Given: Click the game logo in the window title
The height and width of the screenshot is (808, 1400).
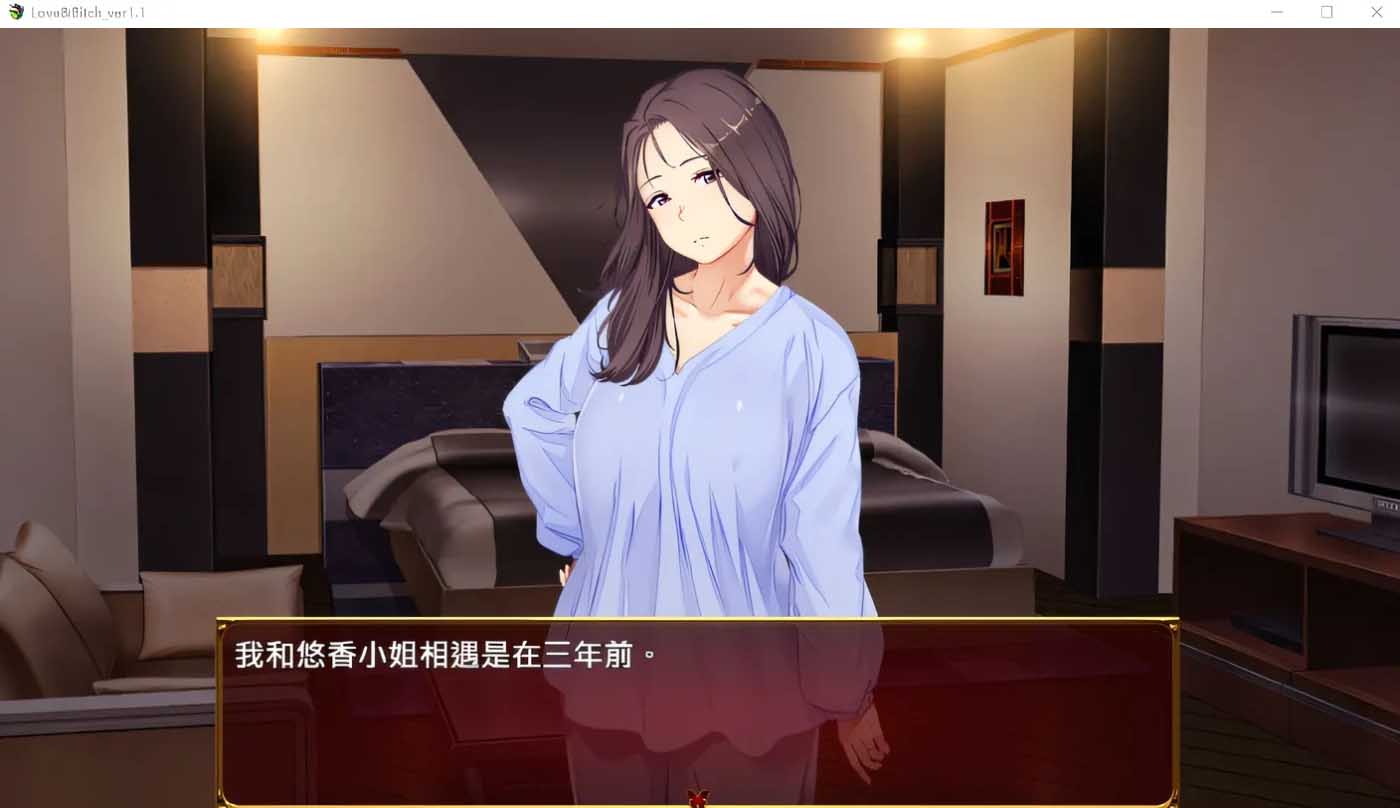Looking at the screenshot, I should pyautogui.click(x=14, y=12).
